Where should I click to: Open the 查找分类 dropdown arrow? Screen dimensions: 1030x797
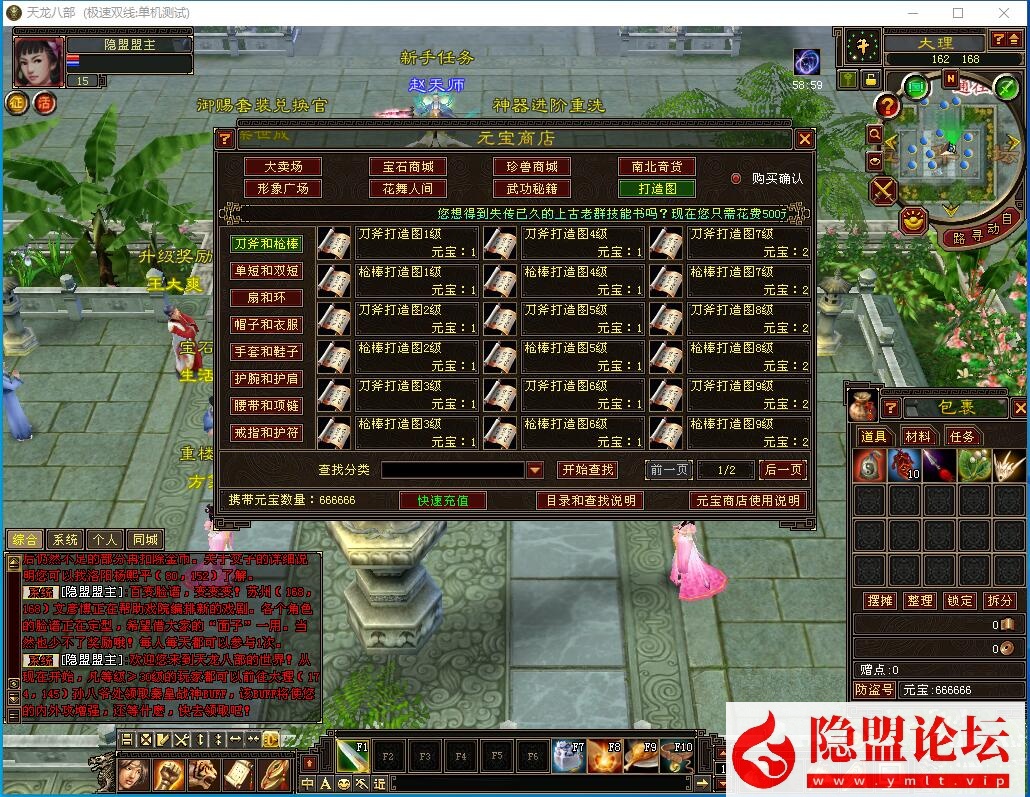pyautogui.click(x=535, y=470)
